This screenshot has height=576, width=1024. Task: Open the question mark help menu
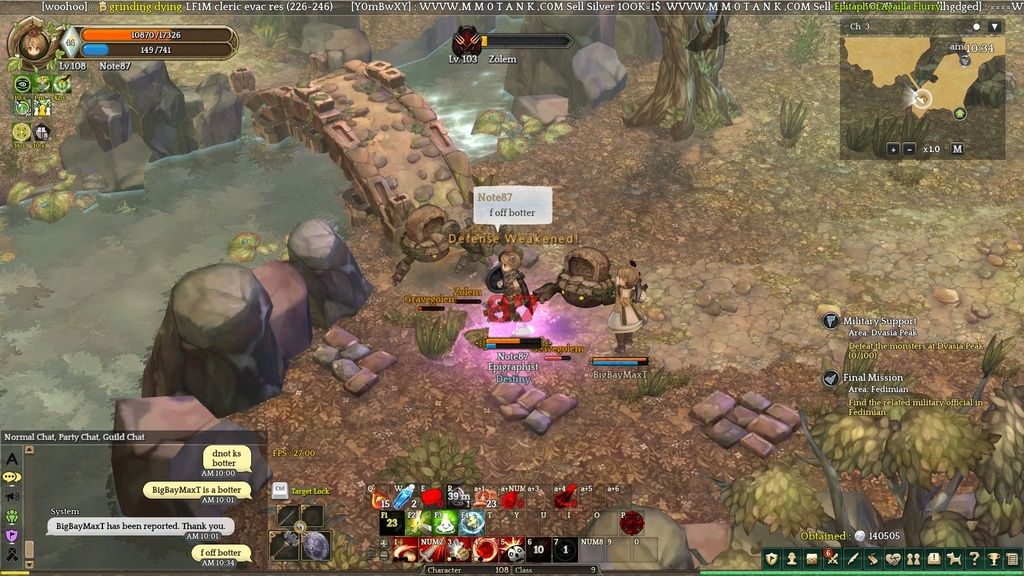point(975,558)
